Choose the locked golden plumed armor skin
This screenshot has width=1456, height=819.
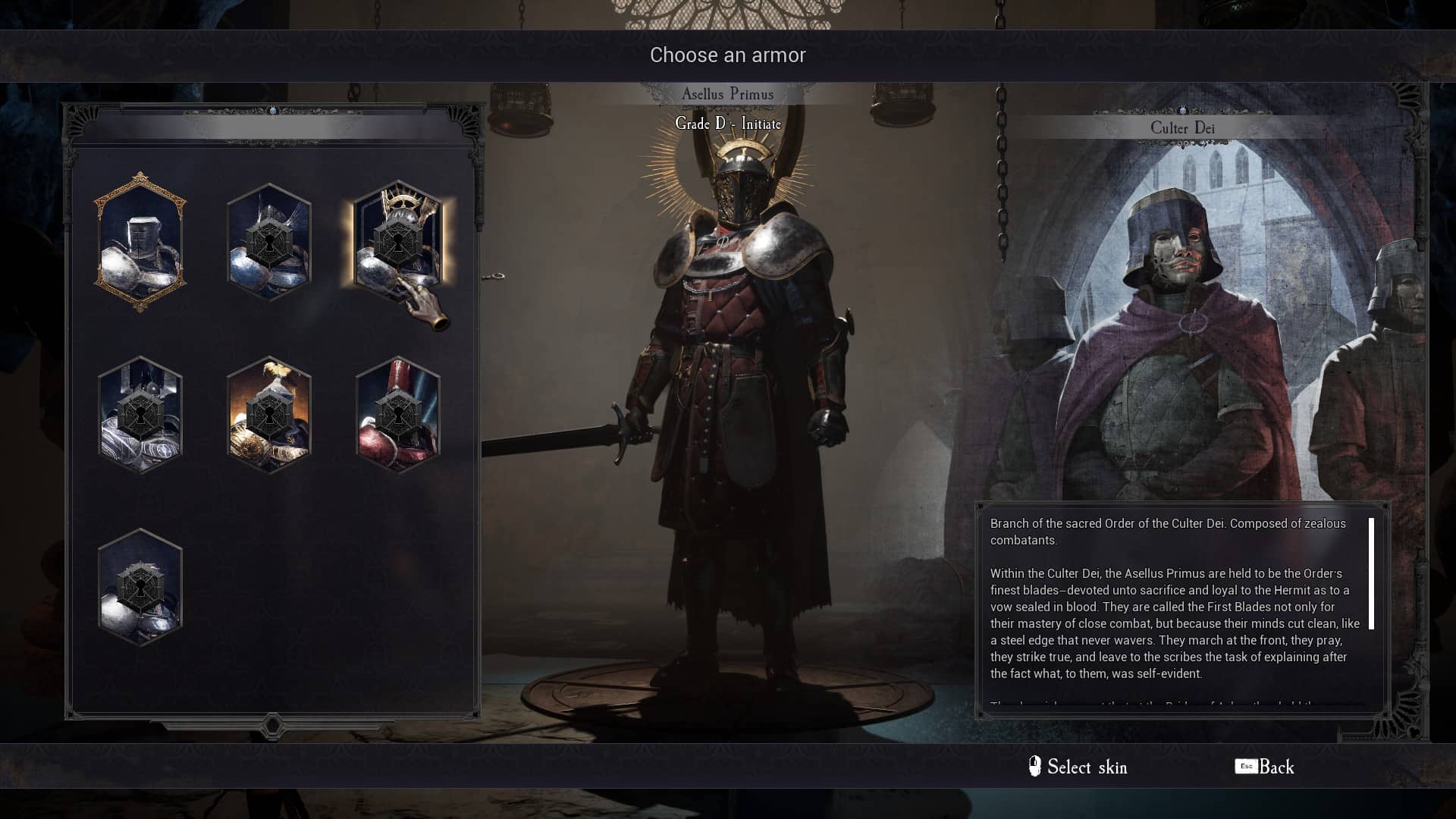click(x=269, y=415)
